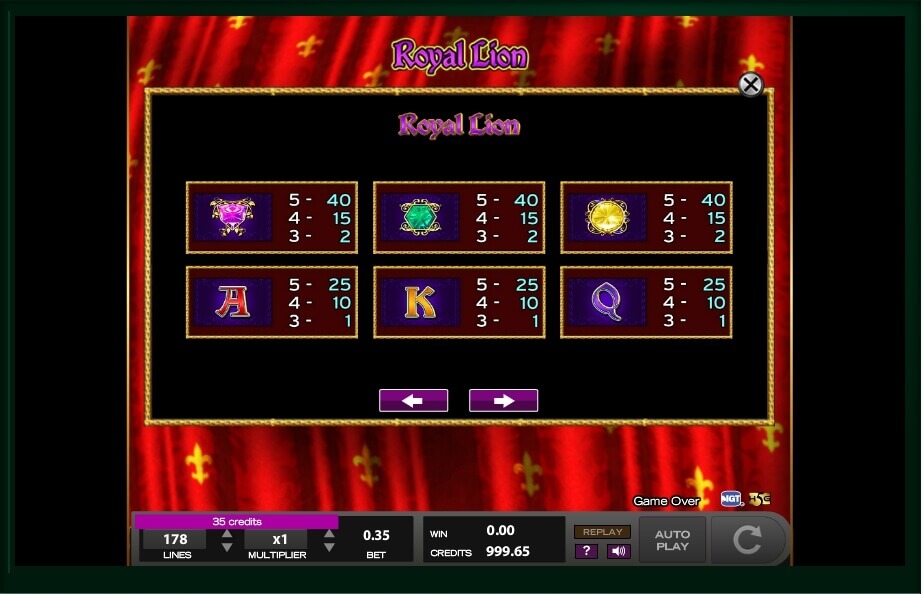923x594 pixels.
Task: Open help with the question mark button
Action: click(587, 551)
